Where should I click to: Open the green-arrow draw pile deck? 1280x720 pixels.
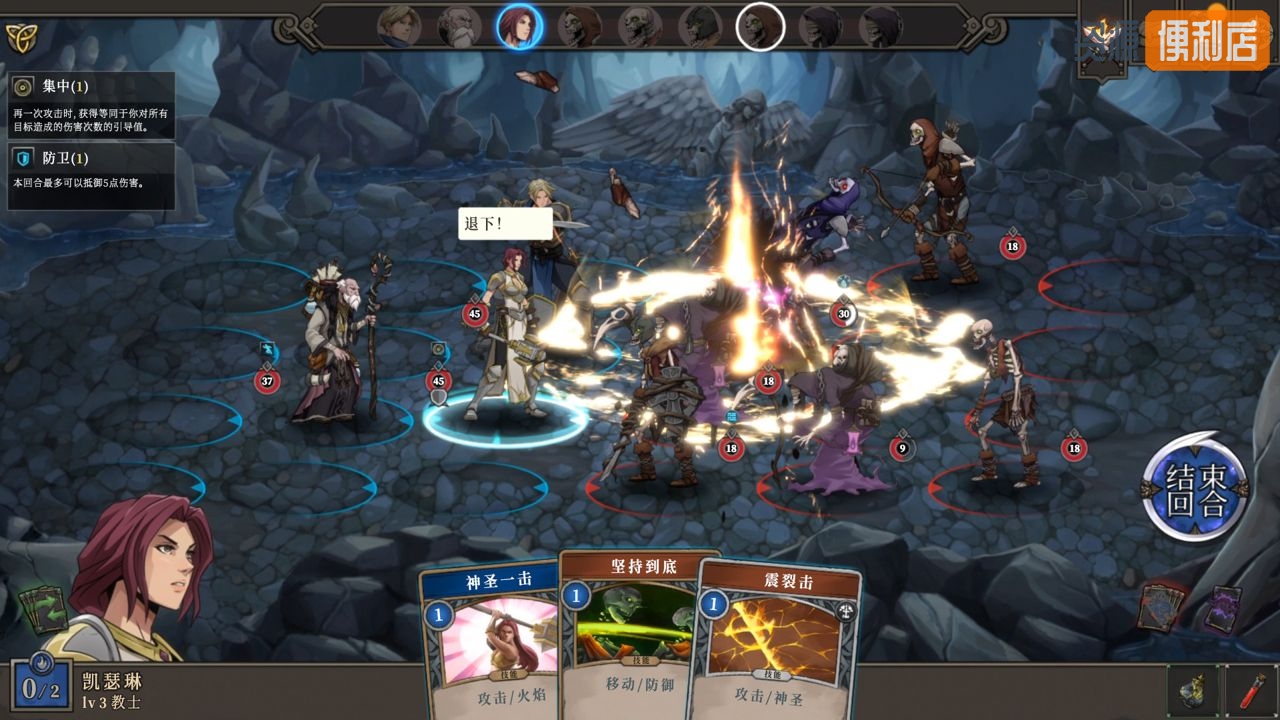tap(43, 608)
